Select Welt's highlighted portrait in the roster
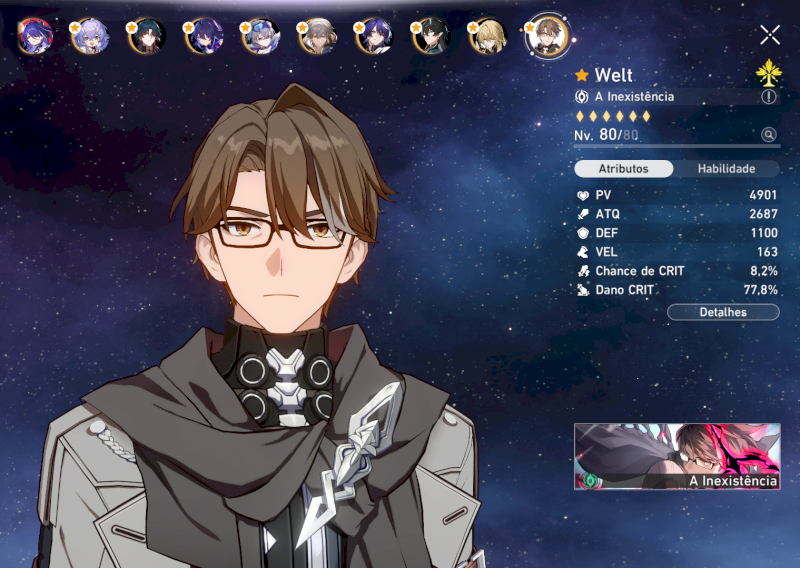This screenshot has height=568, width=800. 547,35
